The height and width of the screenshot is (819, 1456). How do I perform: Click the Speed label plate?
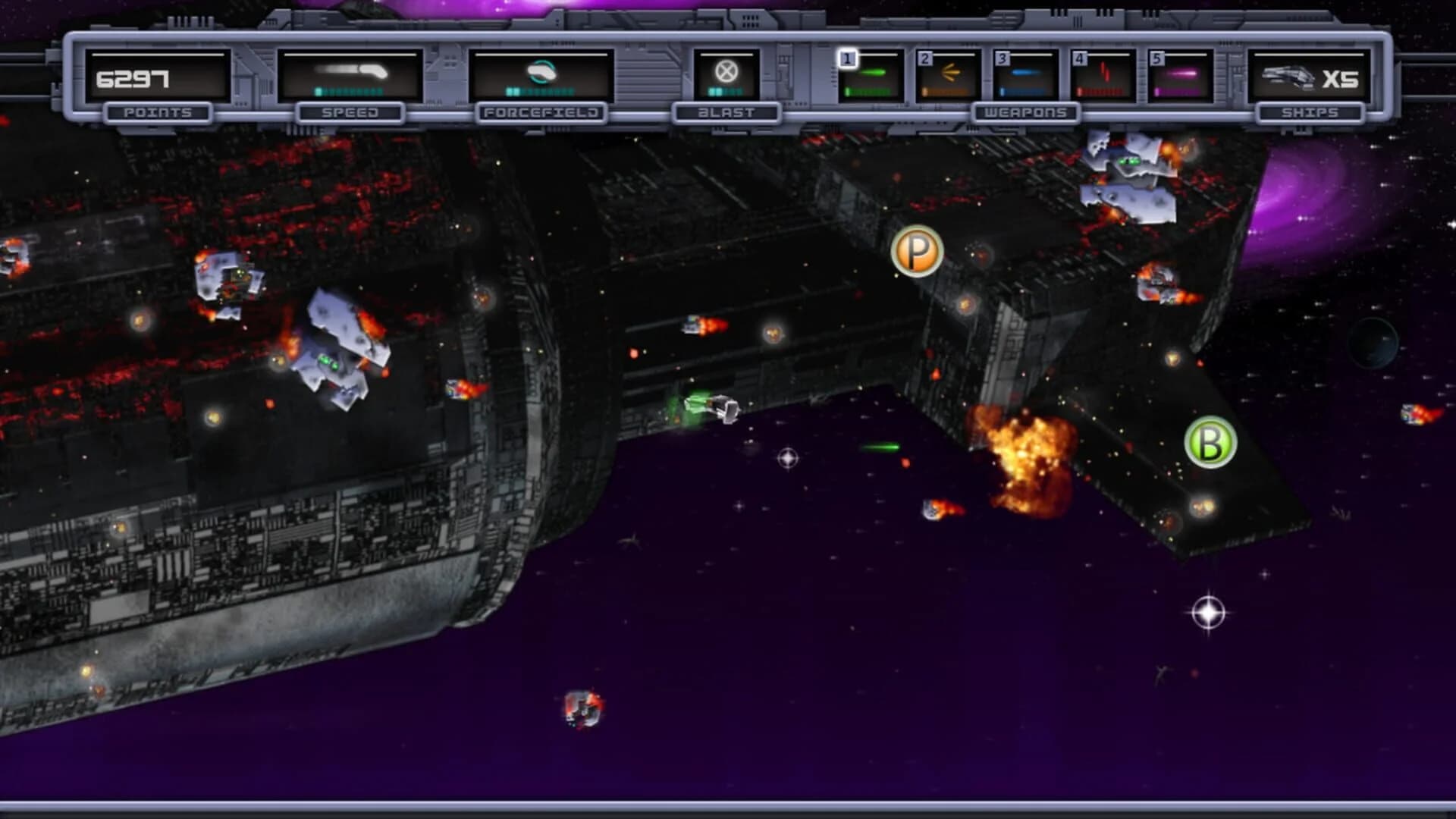350,112
